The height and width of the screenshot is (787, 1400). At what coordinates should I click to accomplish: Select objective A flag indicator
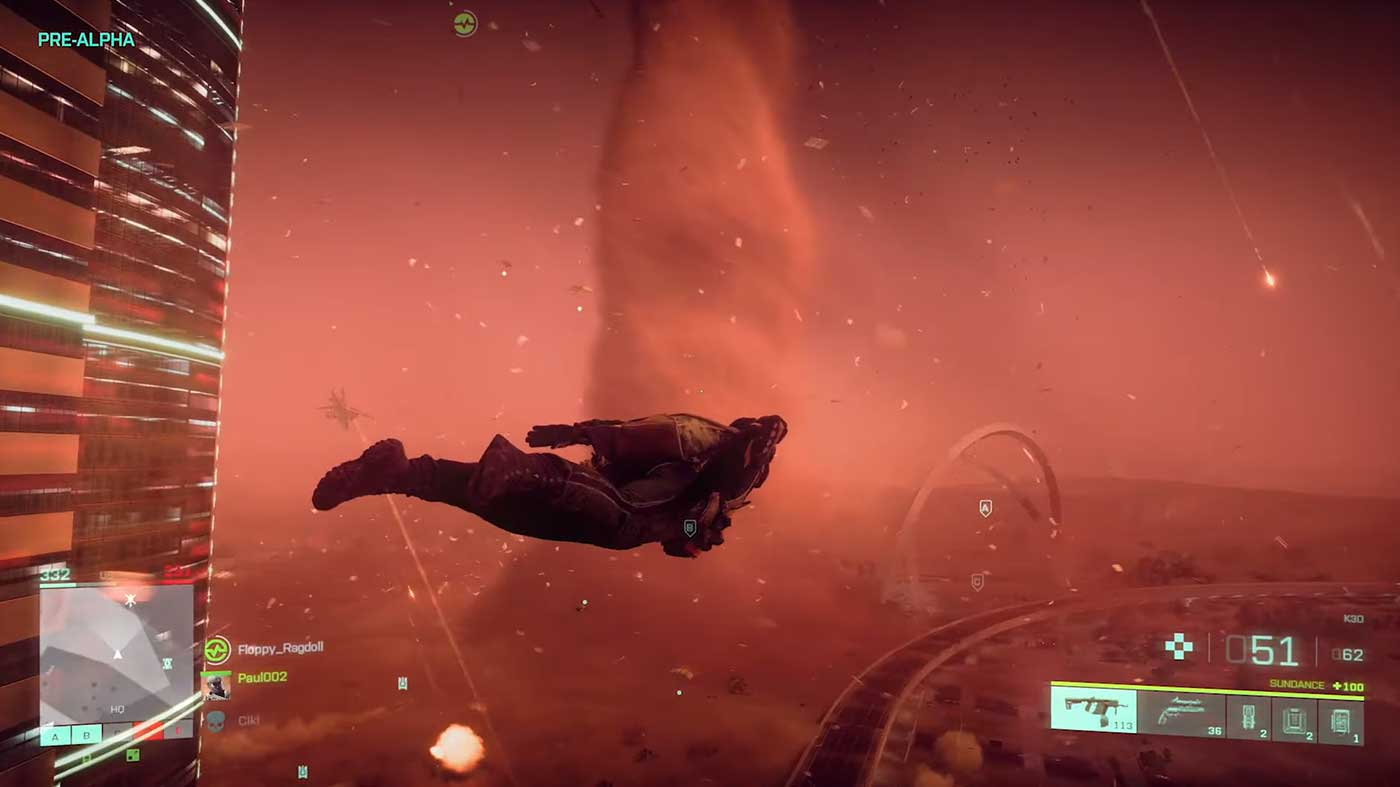pyautogui.click(x=55, y=737)
